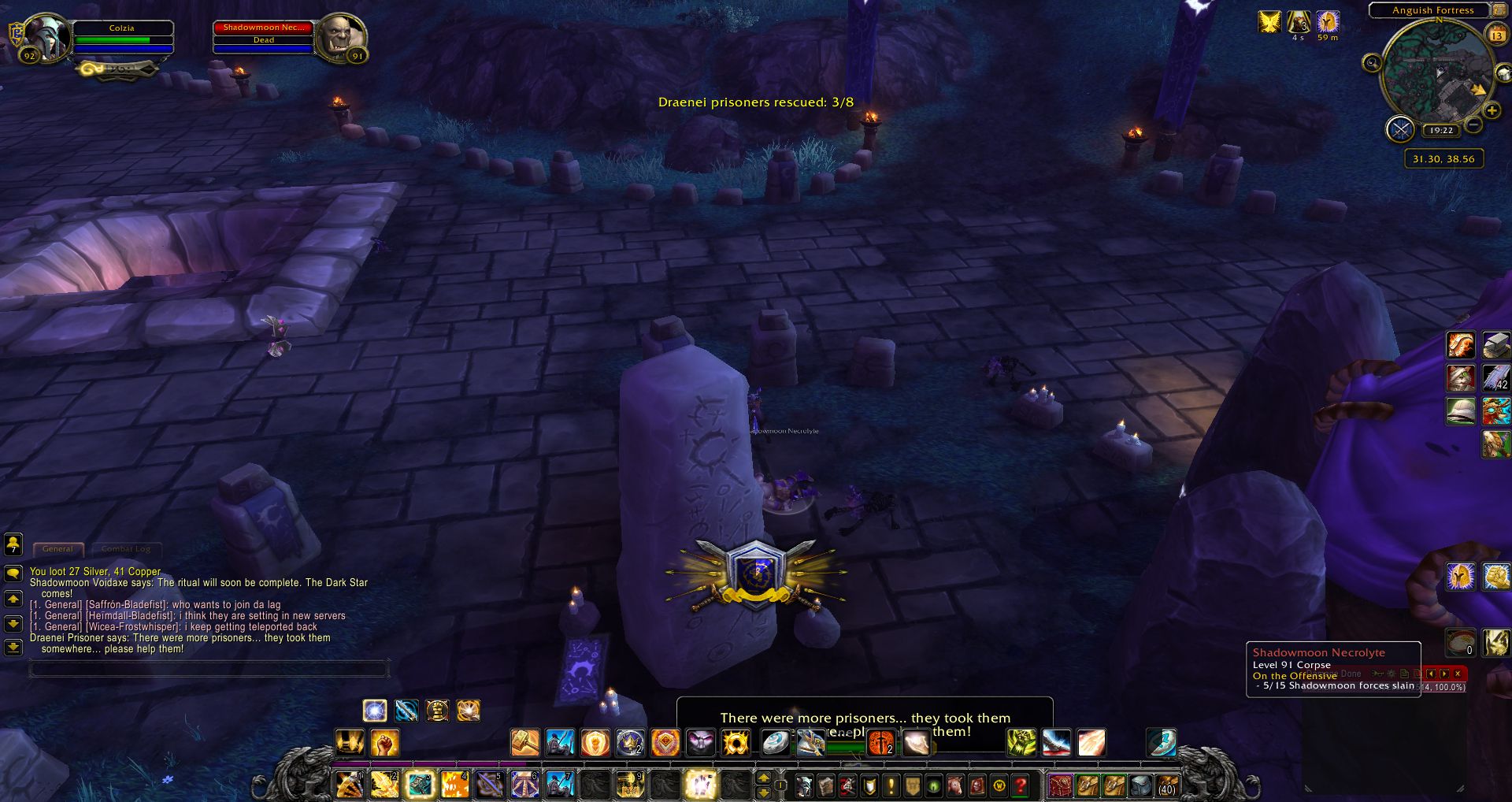
Task: Close the damage meter with the red X
Action: tap(1458, 674)
